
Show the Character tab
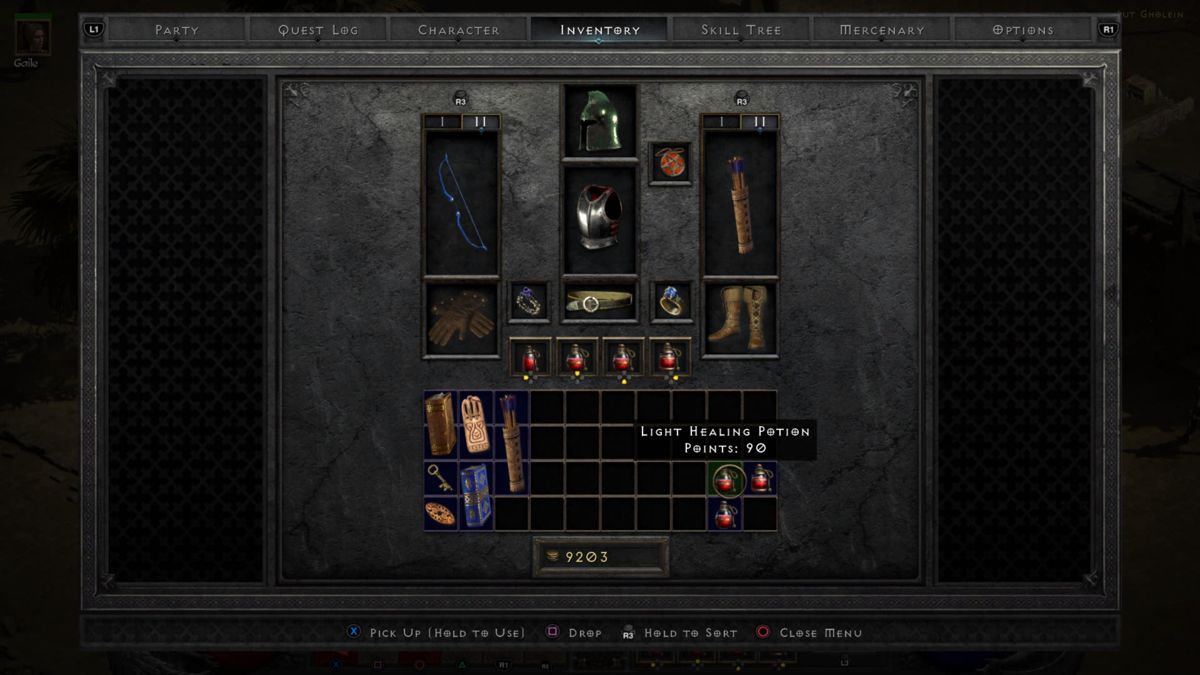459,30
